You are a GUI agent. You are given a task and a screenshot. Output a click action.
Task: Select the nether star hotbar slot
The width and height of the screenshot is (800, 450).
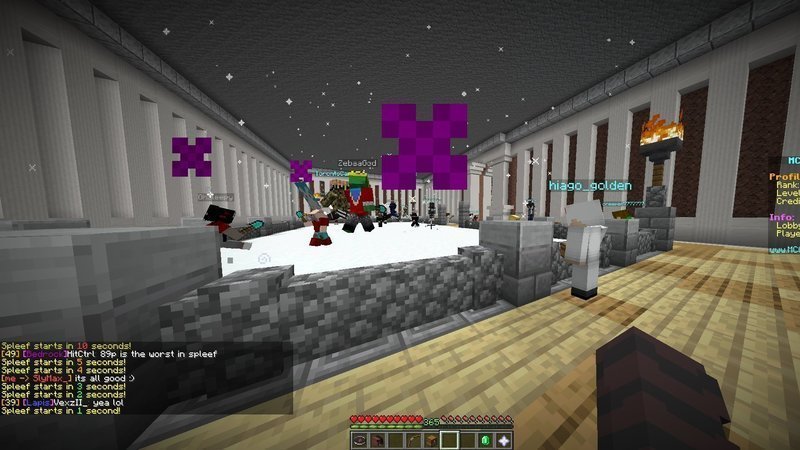(504, 439)
